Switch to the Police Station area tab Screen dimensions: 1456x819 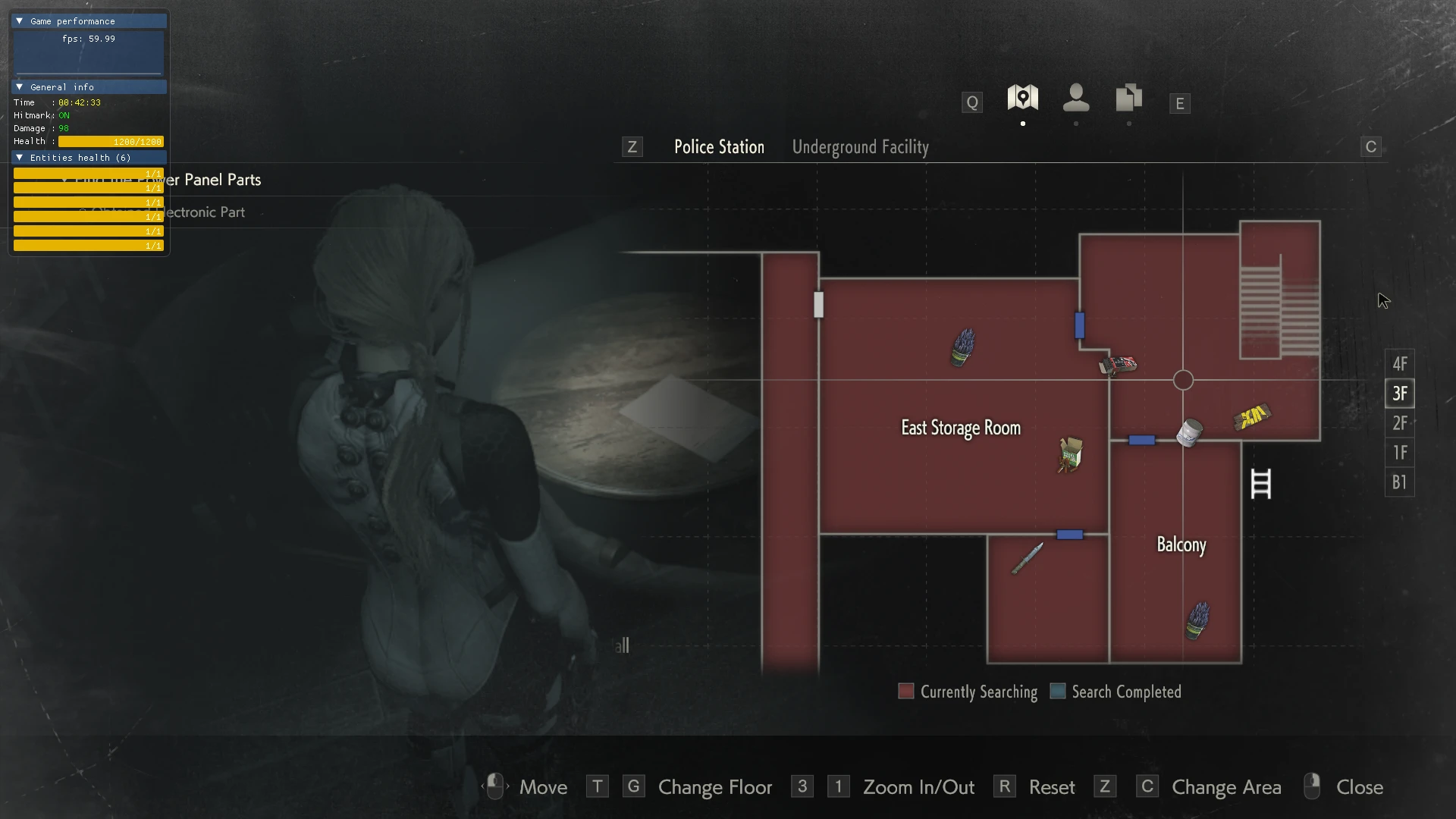(x=719, y=147)
